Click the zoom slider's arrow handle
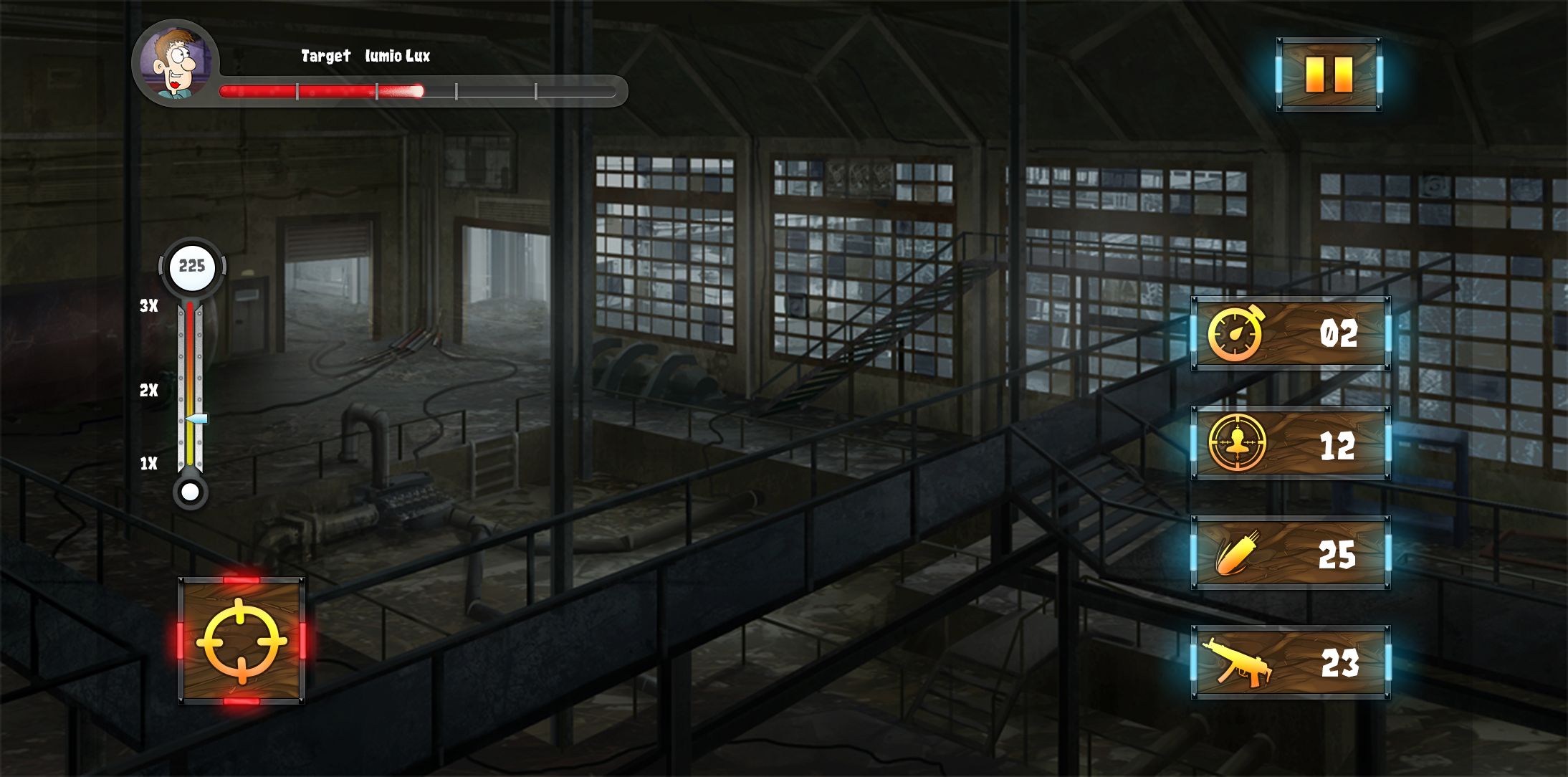 (x=197, y=419)
